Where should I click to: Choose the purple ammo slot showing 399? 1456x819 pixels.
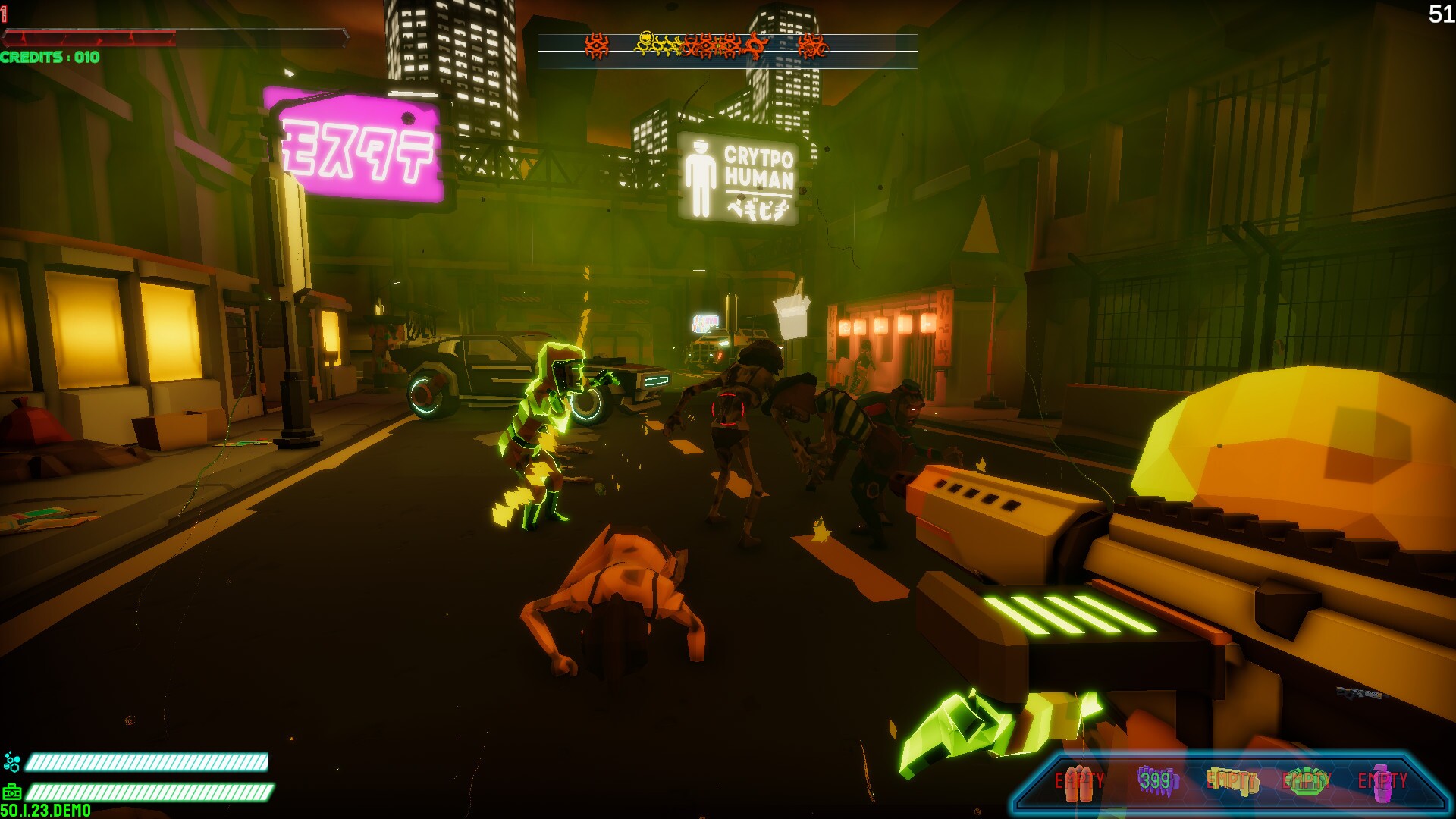(x=1156, y=781)
